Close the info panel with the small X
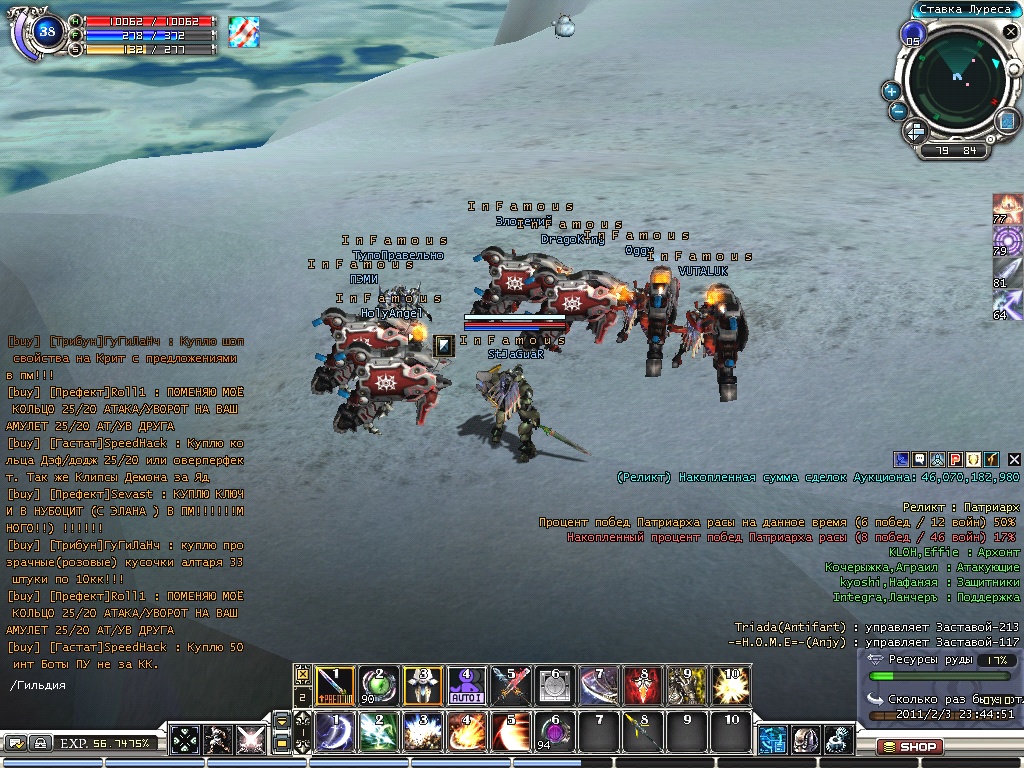 coord(1014,459)
